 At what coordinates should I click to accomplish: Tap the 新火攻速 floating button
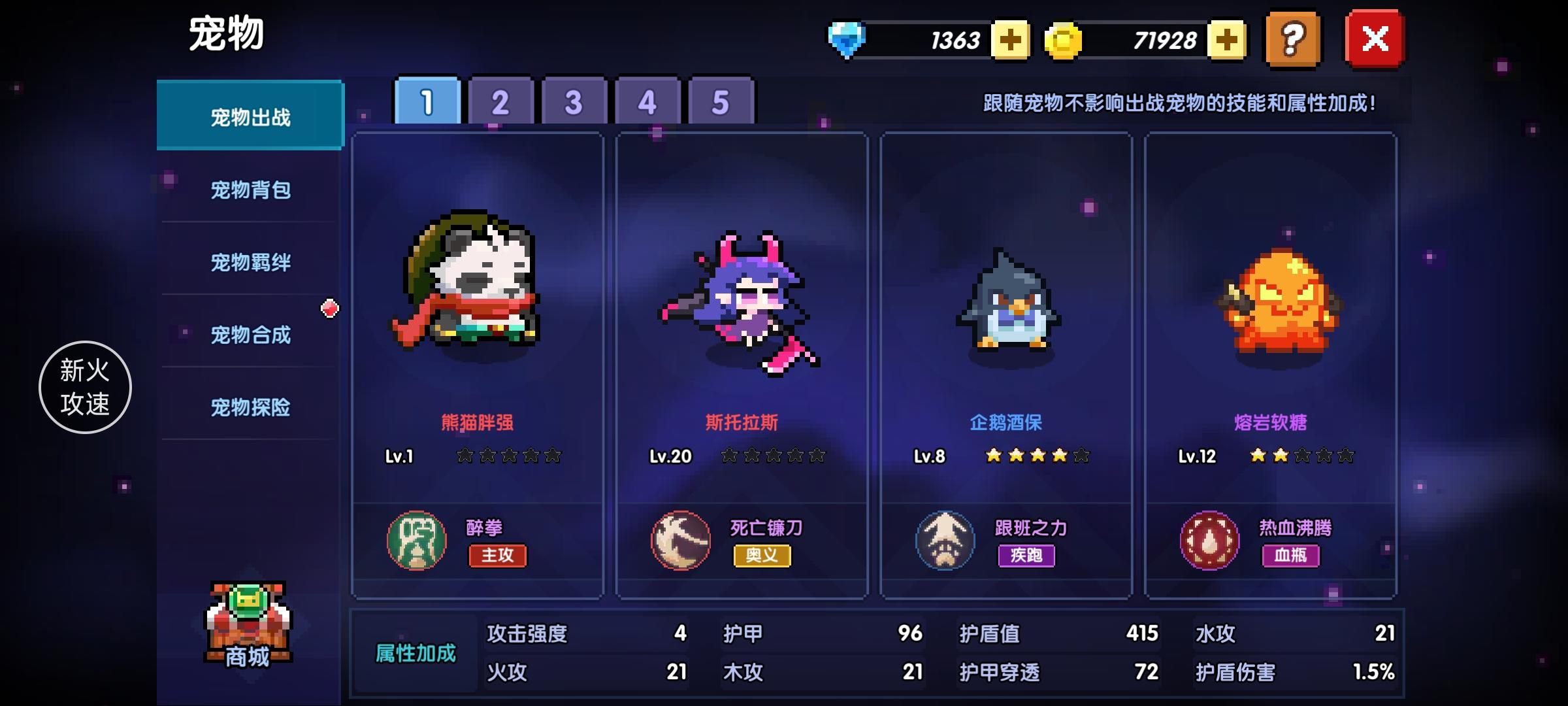point(84,387)
